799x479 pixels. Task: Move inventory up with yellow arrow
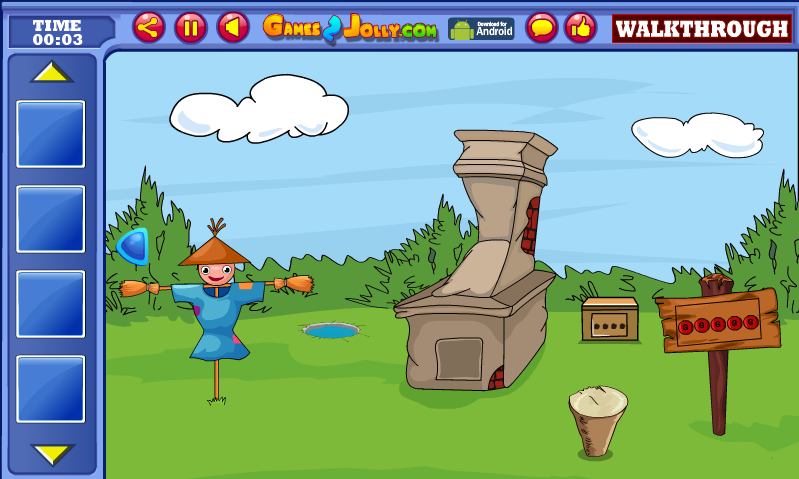(52, 73)
